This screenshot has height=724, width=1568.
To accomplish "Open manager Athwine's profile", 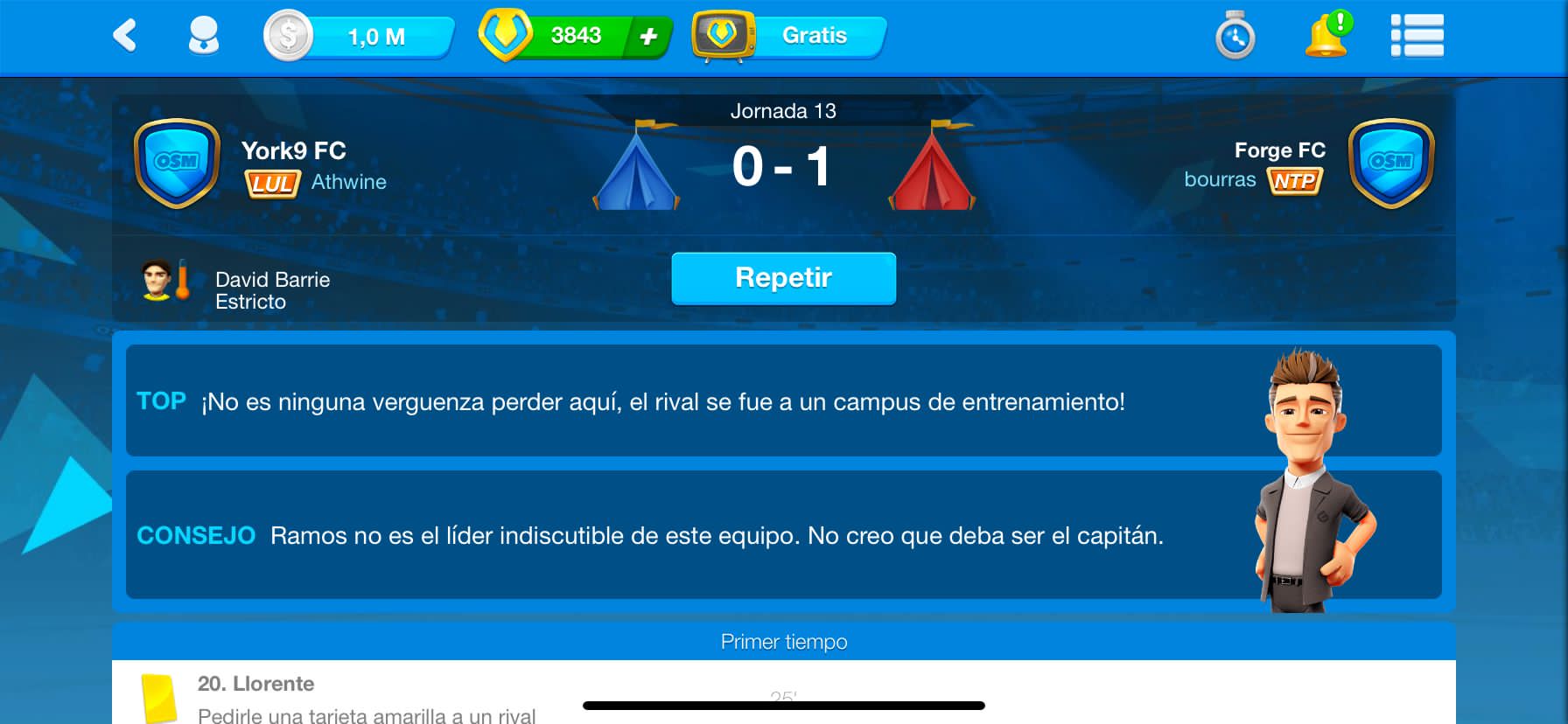I will click(348, 182).
